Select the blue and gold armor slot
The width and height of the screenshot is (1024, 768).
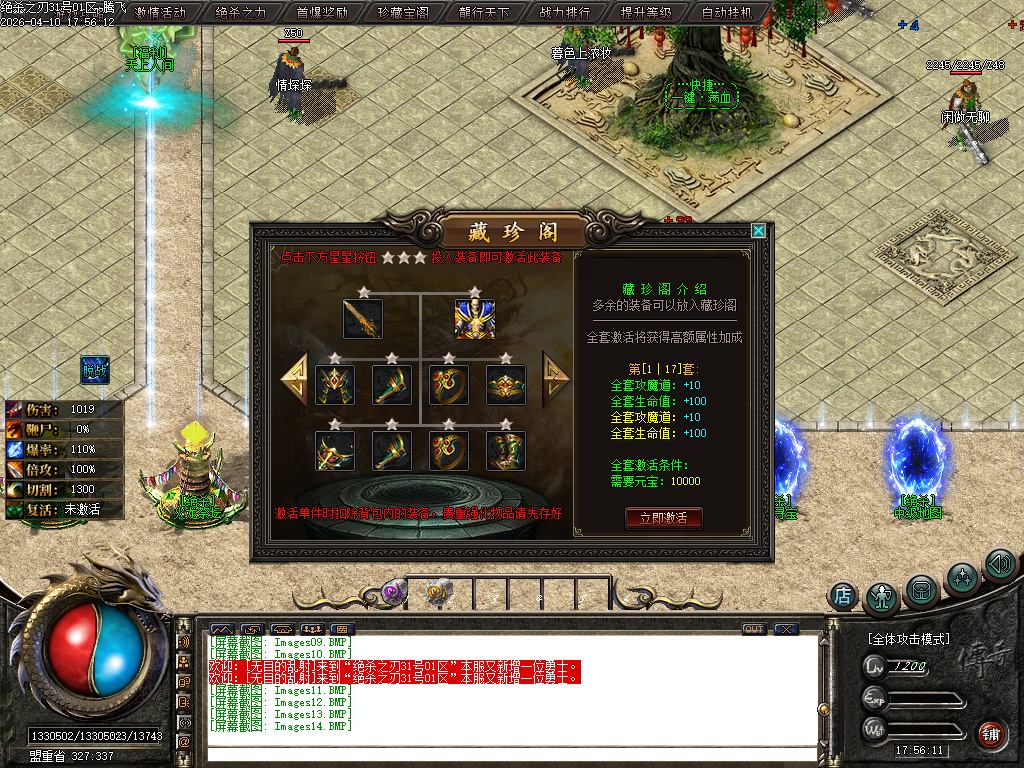pyautogui.click(x=475, y=319)
